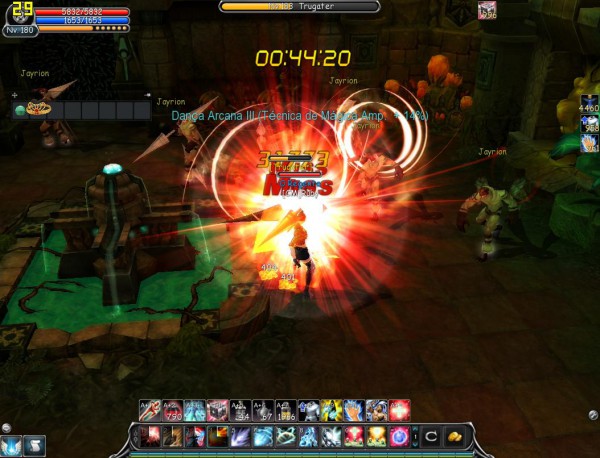Select the Trugater target bar

[x=299, y=6]
